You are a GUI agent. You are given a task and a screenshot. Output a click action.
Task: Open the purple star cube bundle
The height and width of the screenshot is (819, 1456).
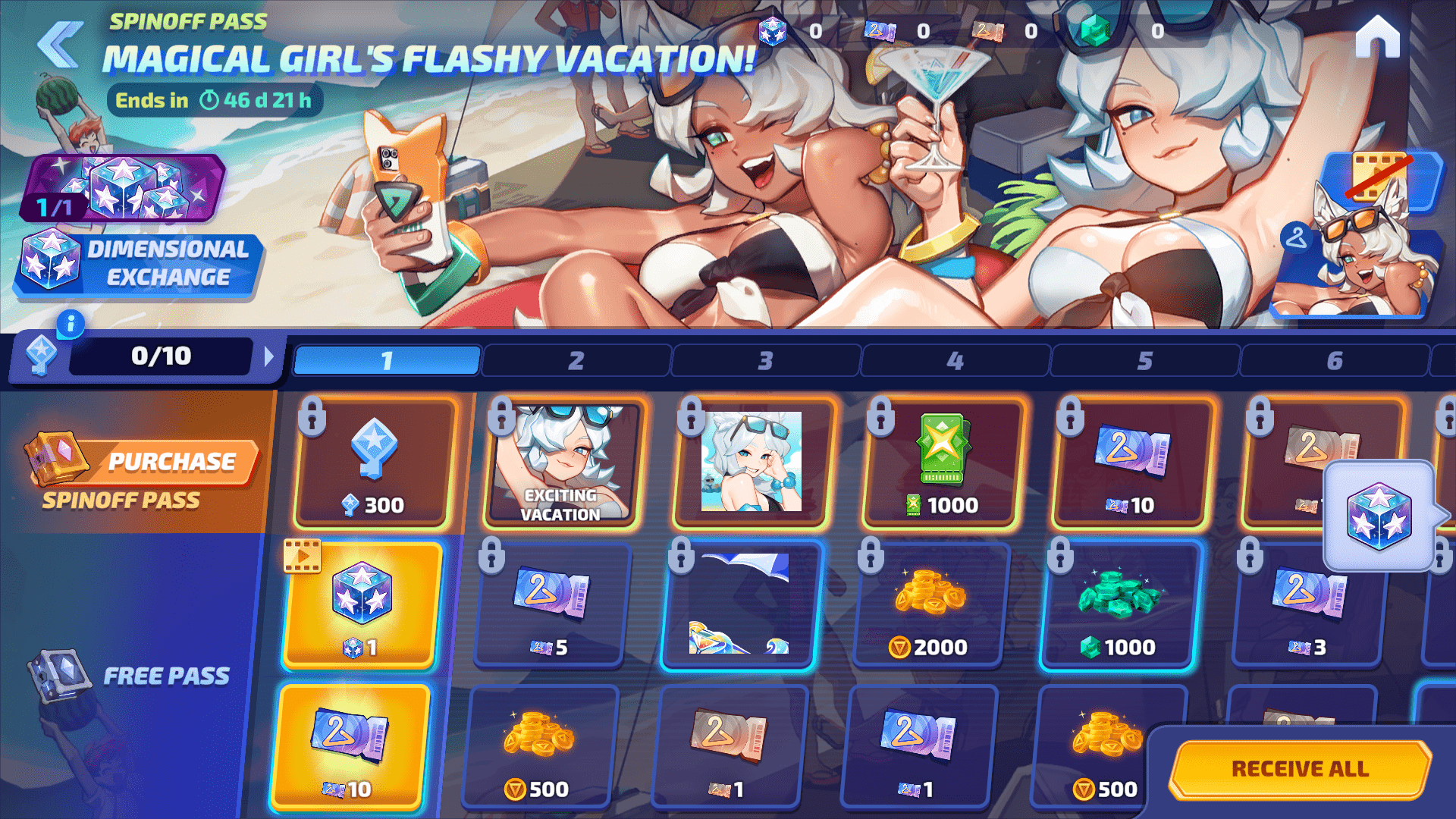pyautogui.click(x=125, y=188)
